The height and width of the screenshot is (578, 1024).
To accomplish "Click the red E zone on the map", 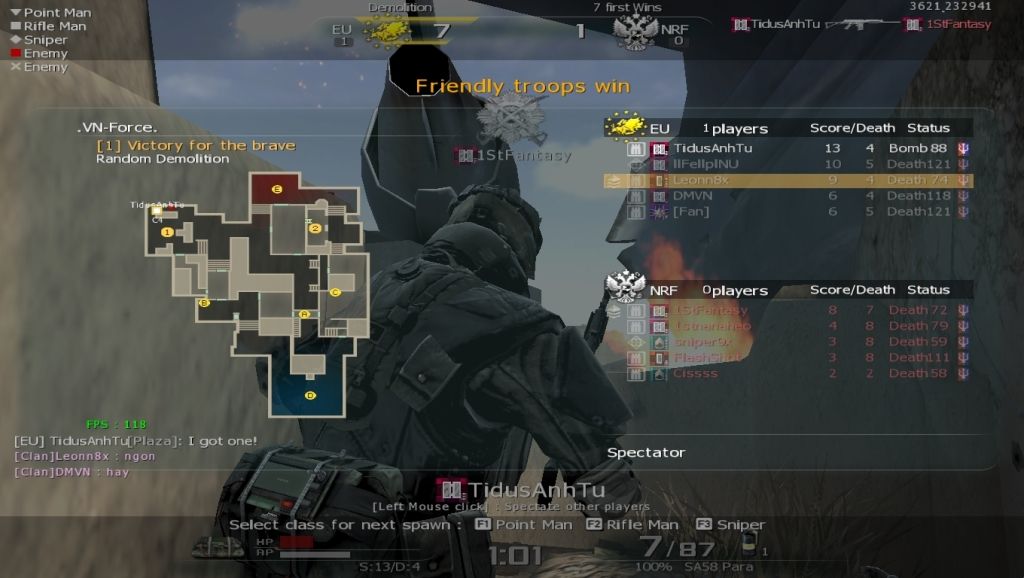I will click(278, 188).
